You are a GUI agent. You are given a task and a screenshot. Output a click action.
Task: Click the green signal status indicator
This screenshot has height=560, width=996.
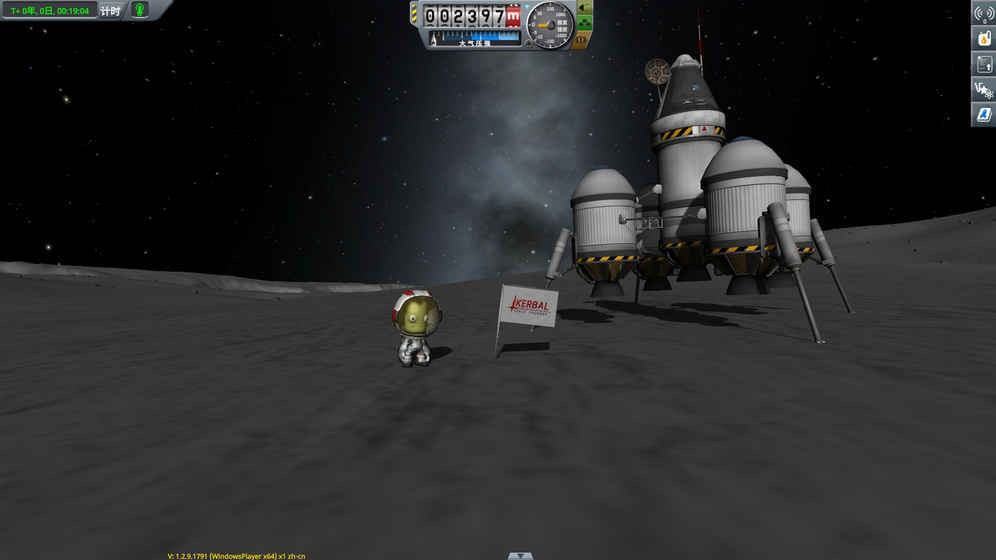coord(140,10)
